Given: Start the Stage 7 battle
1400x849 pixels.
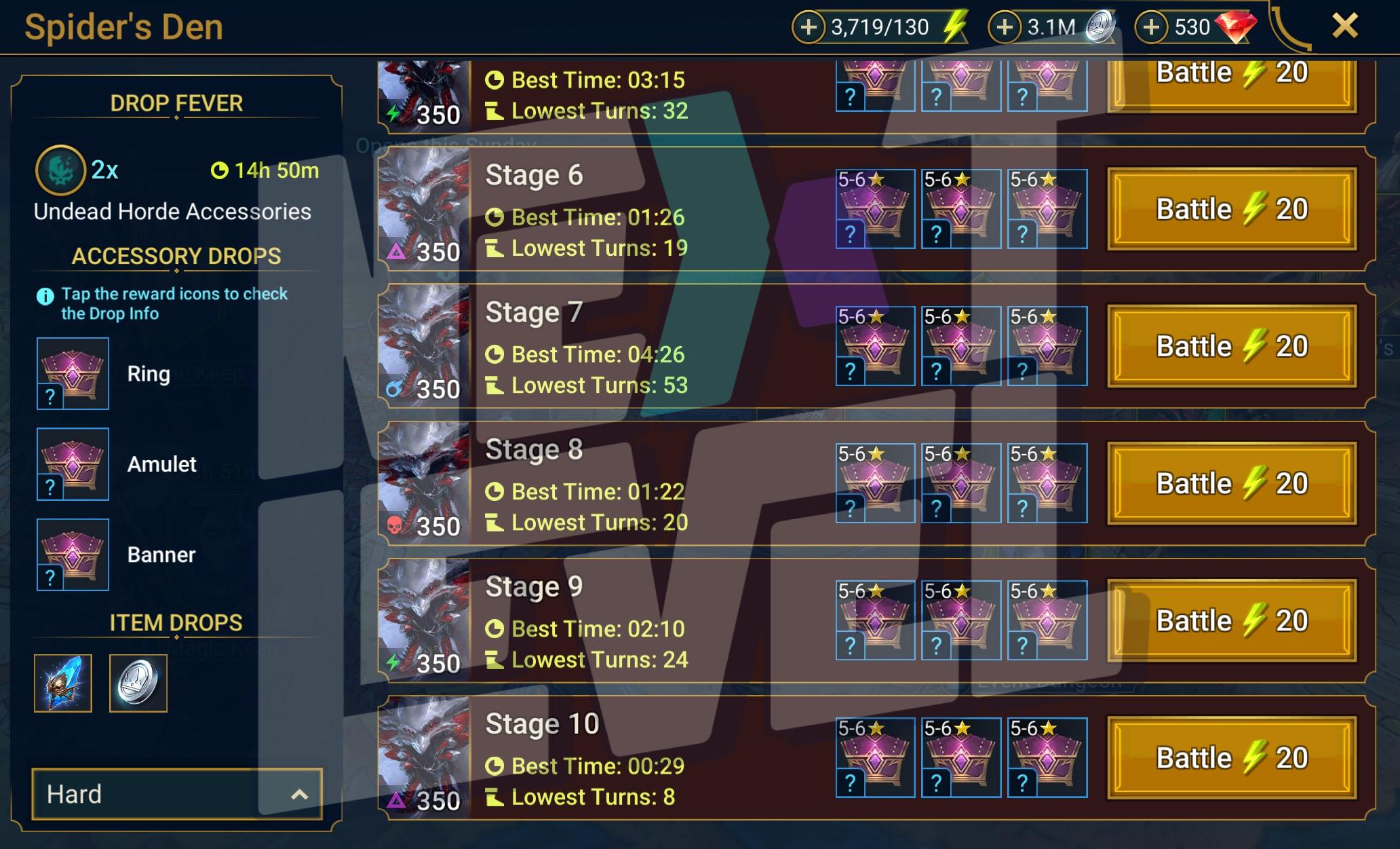Looking at the screenshot, I should (1232, 346).
